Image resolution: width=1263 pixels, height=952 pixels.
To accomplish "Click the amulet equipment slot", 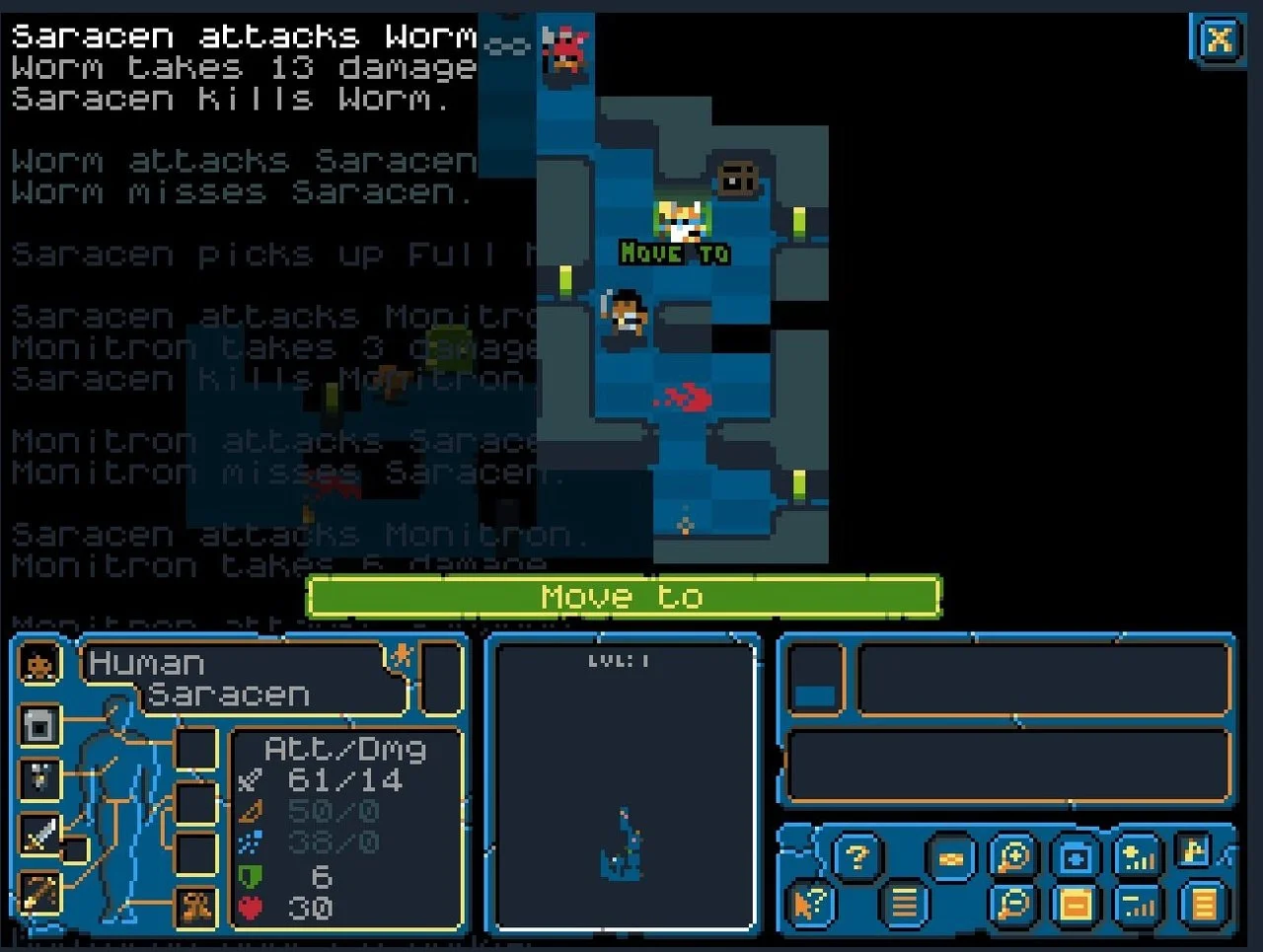I will pyautogui.click(x=38, y=777).
